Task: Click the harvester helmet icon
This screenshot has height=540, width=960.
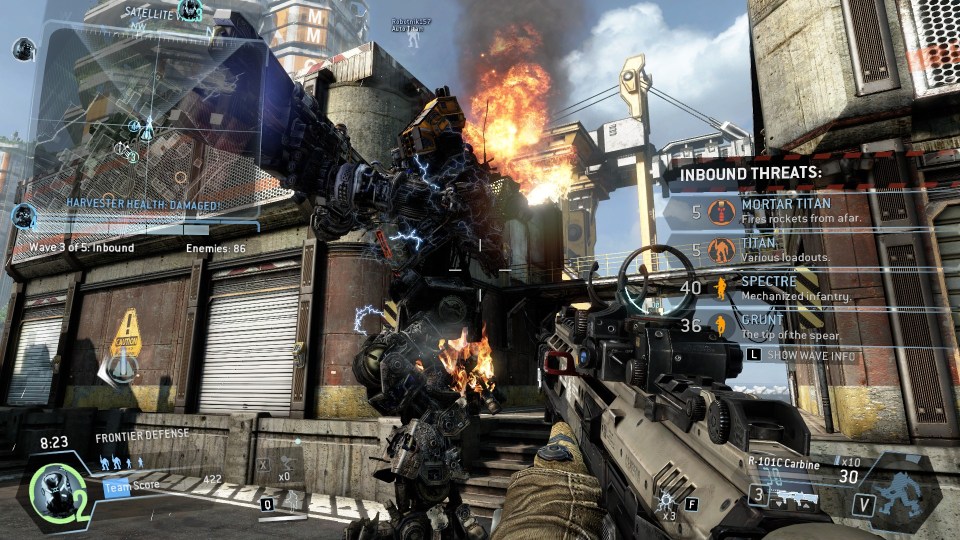Action: (x=22, y=215)
